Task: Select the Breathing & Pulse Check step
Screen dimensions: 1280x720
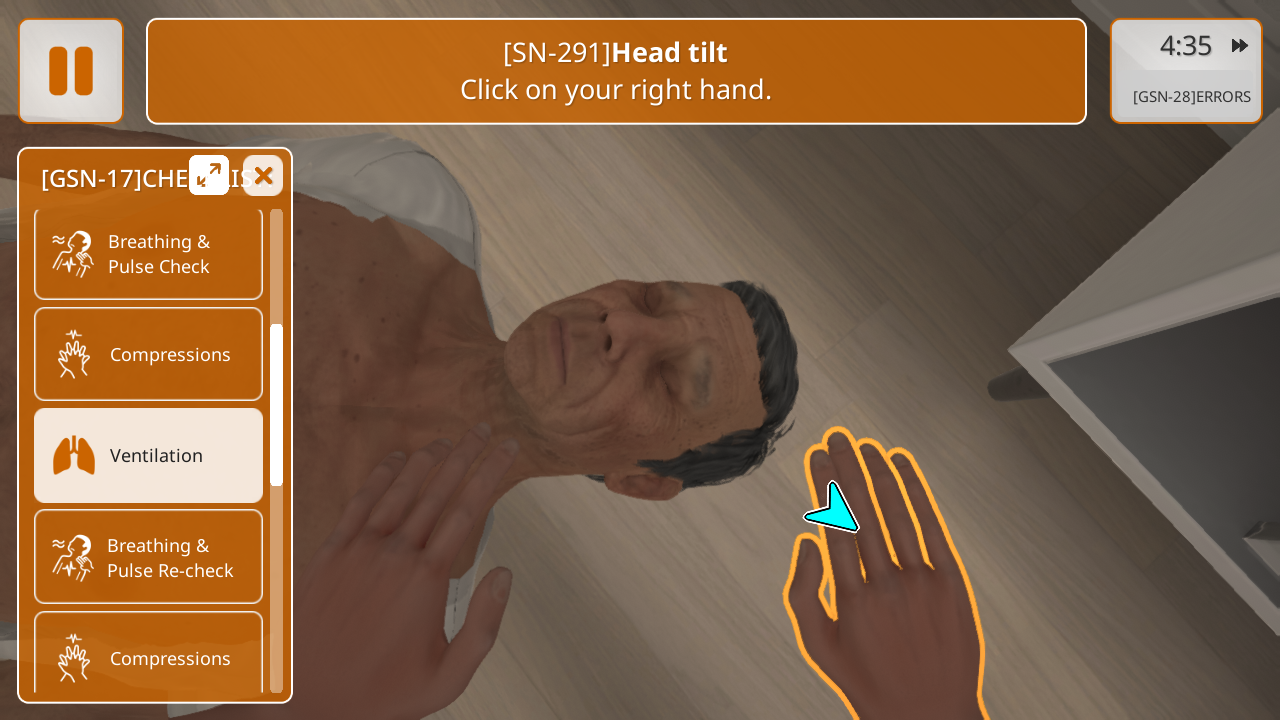Action: (149, 254)
